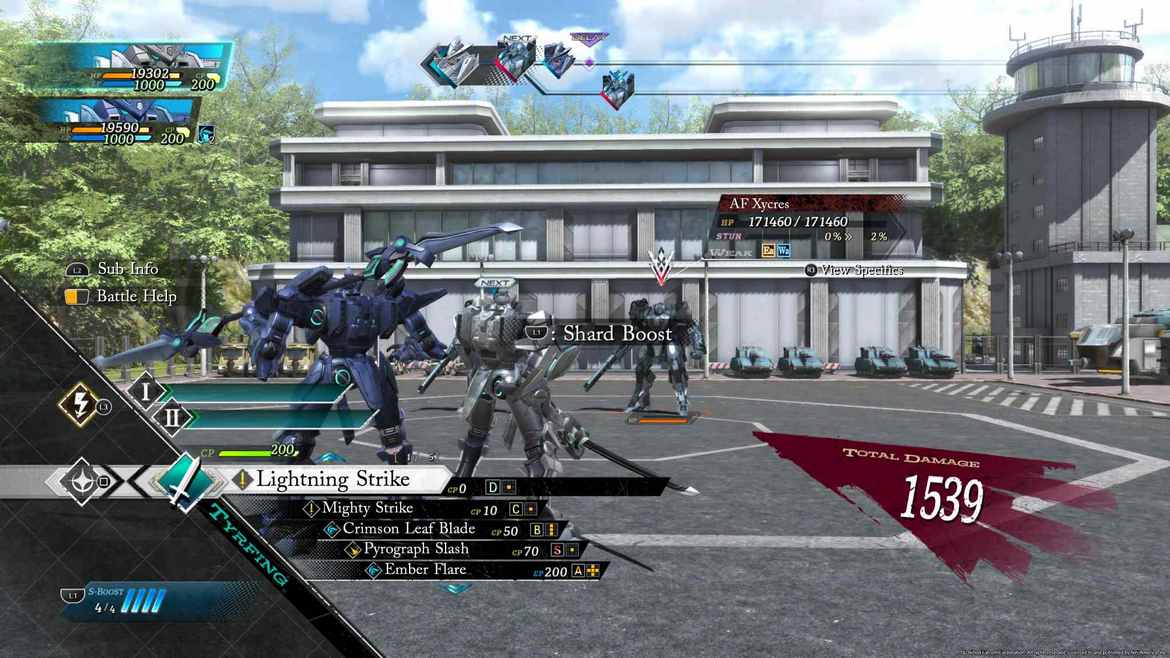Activate Shard Boost
The image size is (1170, 658).
[x=616, y=333]
